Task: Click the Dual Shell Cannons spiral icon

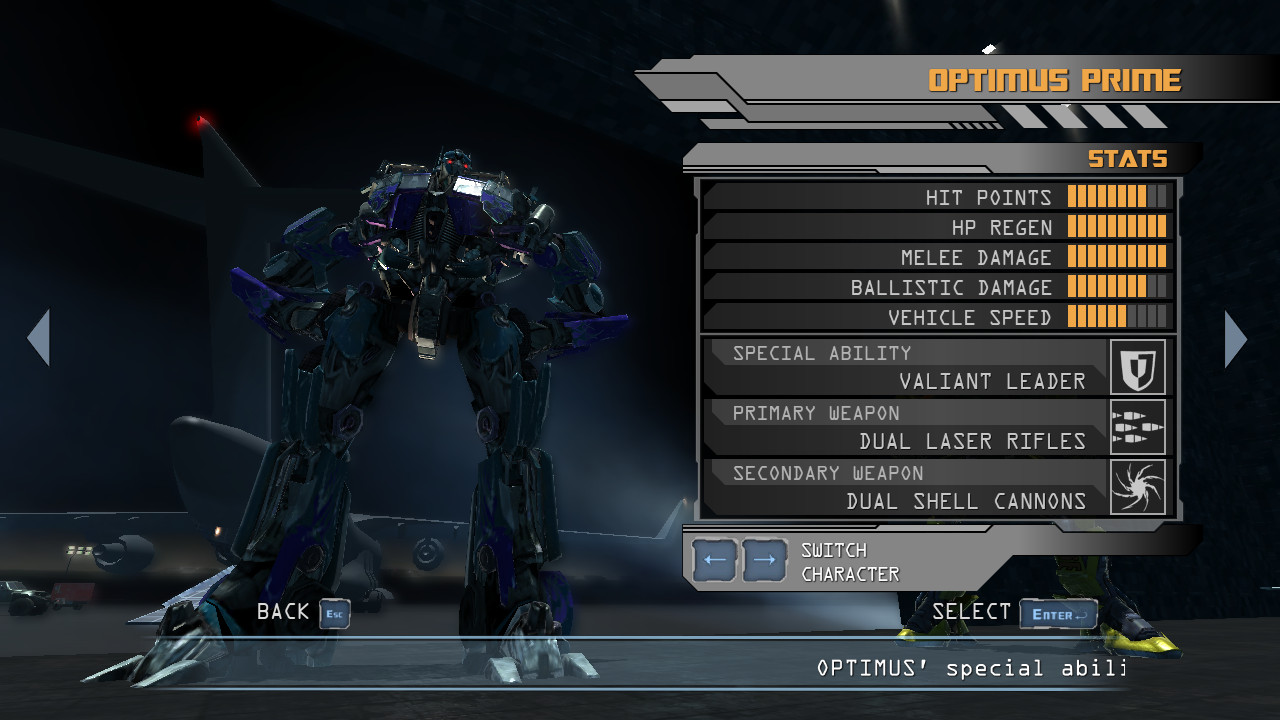Action: (1138, 487)
